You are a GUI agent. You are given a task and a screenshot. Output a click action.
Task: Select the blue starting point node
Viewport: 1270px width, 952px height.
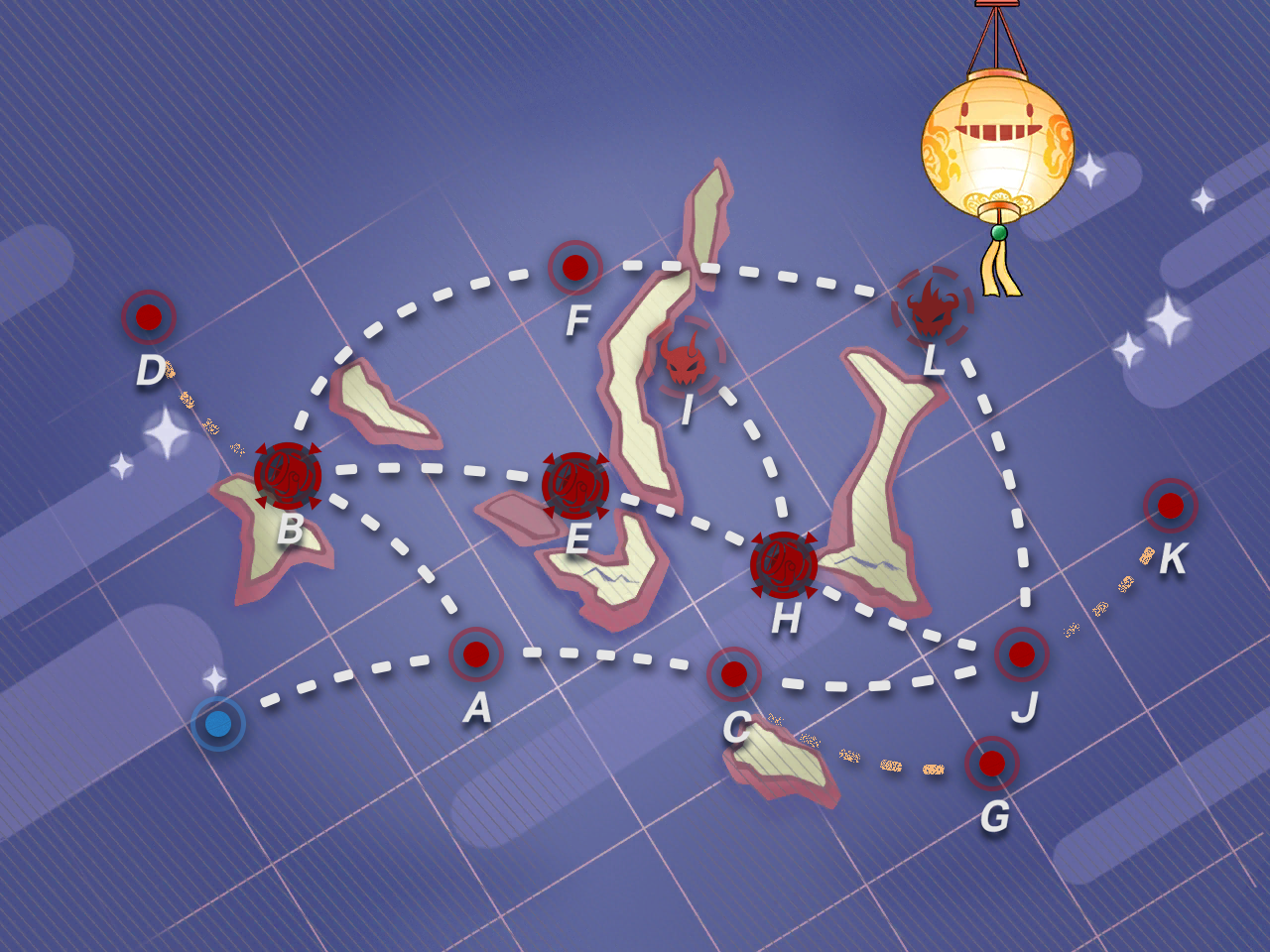[x=218, y=724]
